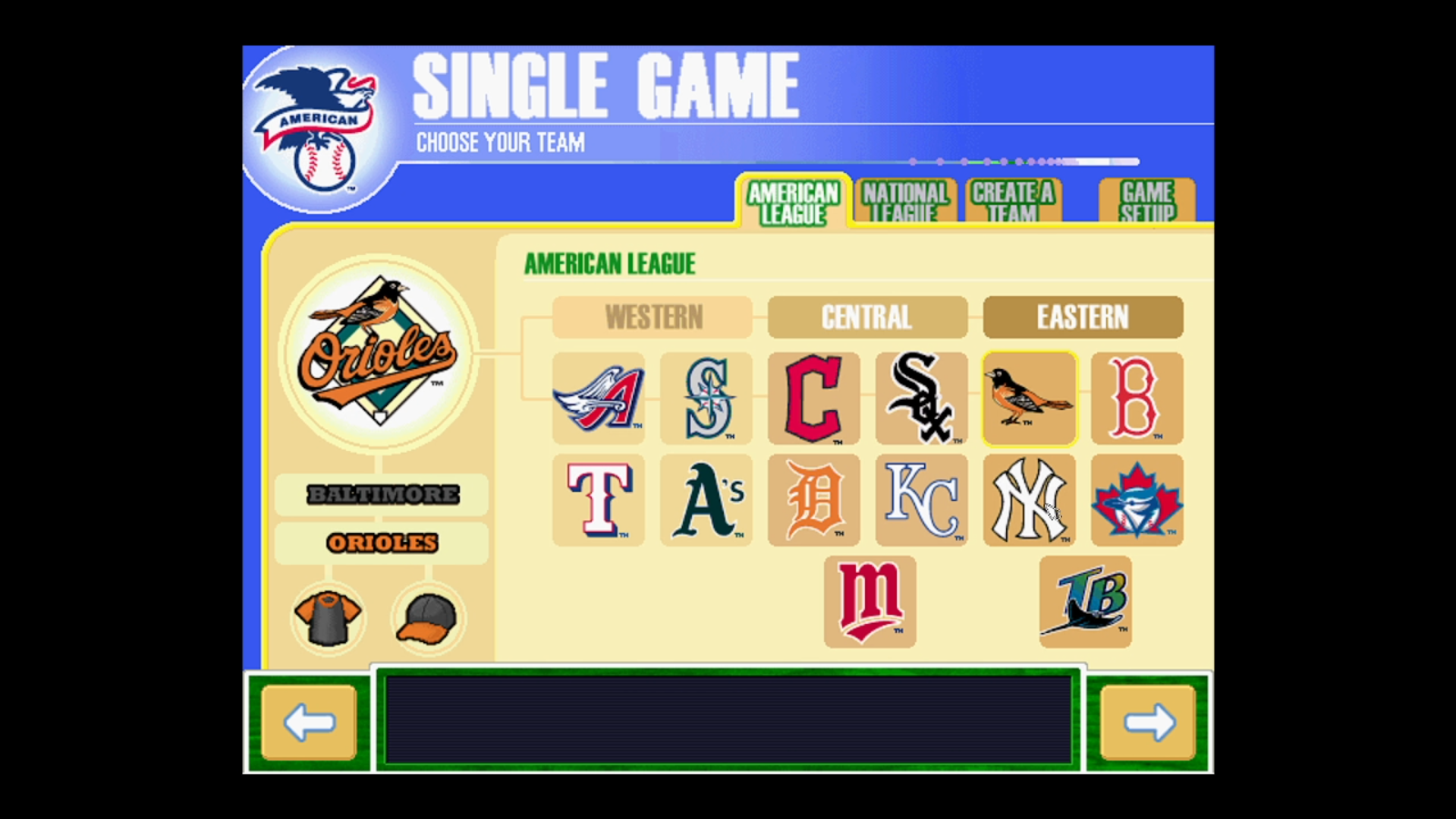Select the Minnesota Twins logo

pyautogui.click(x=870, y=601)
